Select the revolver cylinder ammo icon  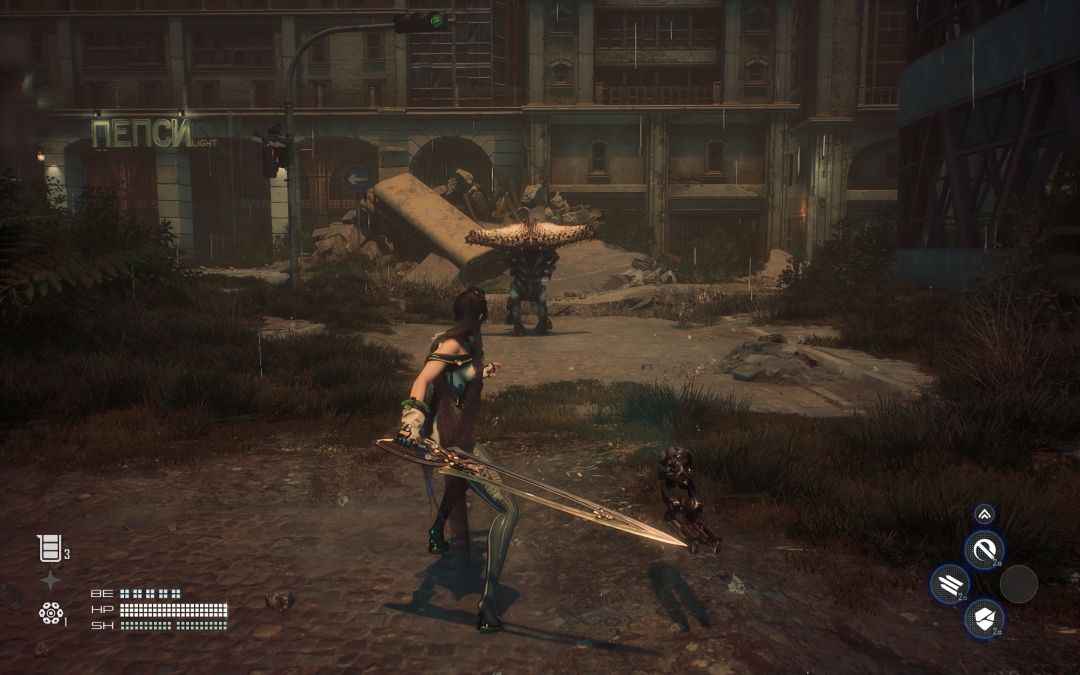(50, 613)
